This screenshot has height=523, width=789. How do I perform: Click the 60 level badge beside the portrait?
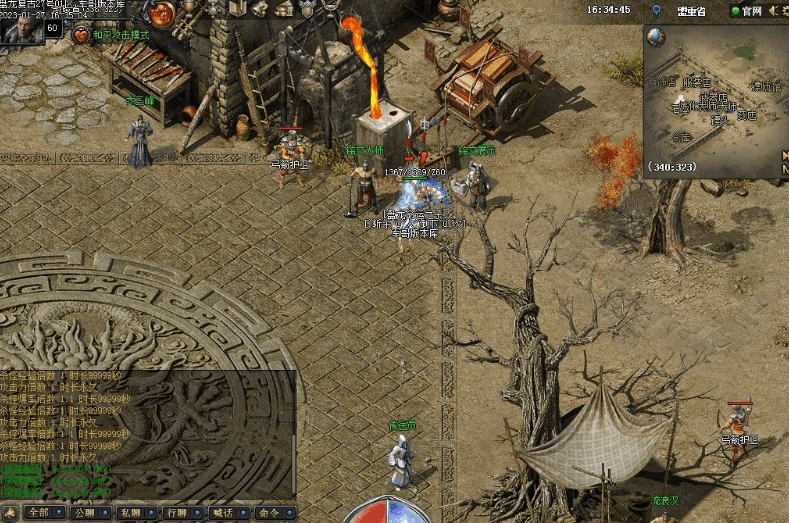click(x=53, y=28)
